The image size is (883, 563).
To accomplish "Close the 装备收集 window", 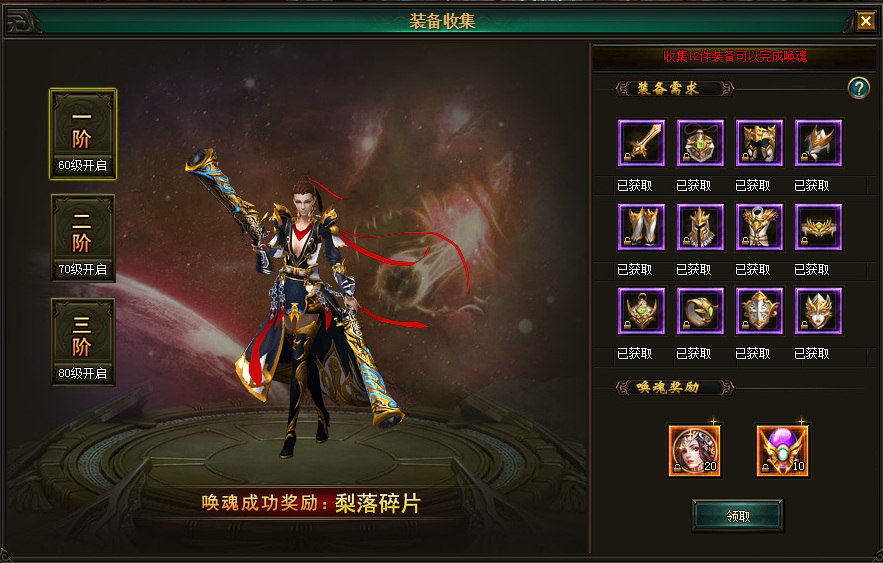I will pos(865,21).
